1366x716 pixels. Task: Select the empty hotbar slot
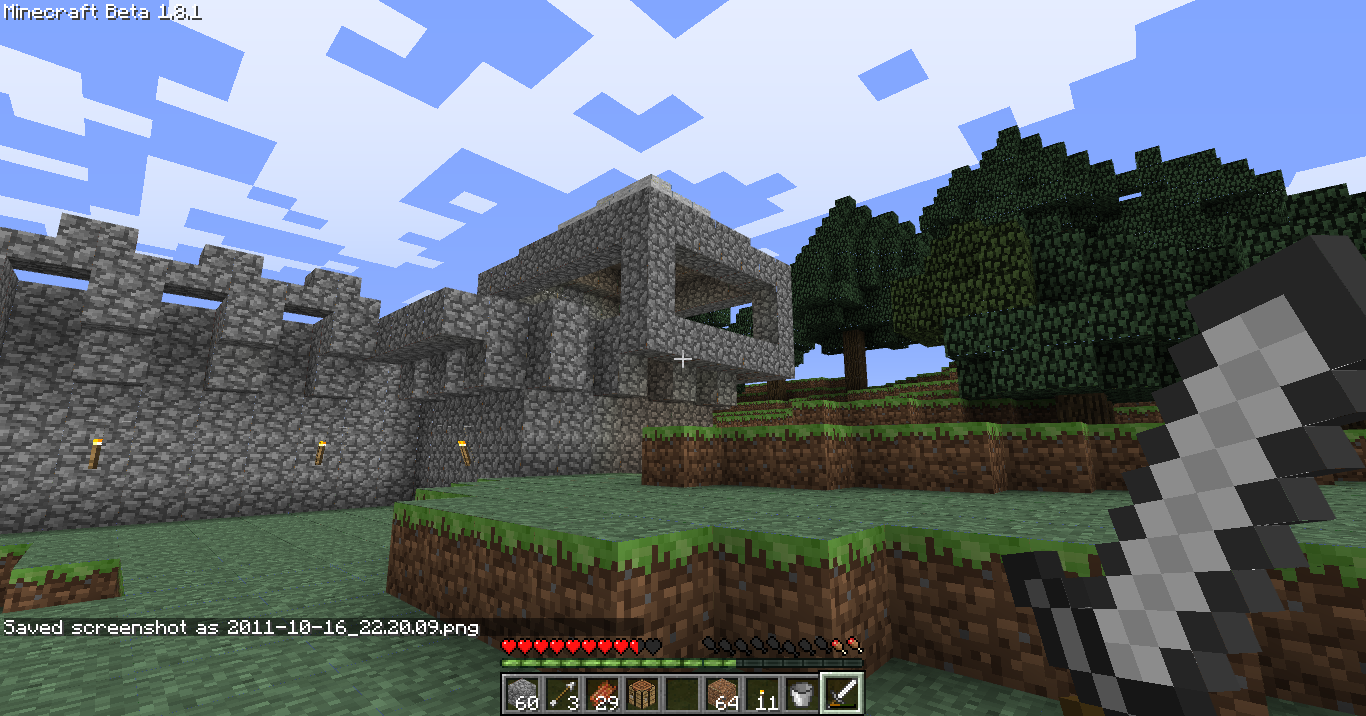tap(681, 693)
